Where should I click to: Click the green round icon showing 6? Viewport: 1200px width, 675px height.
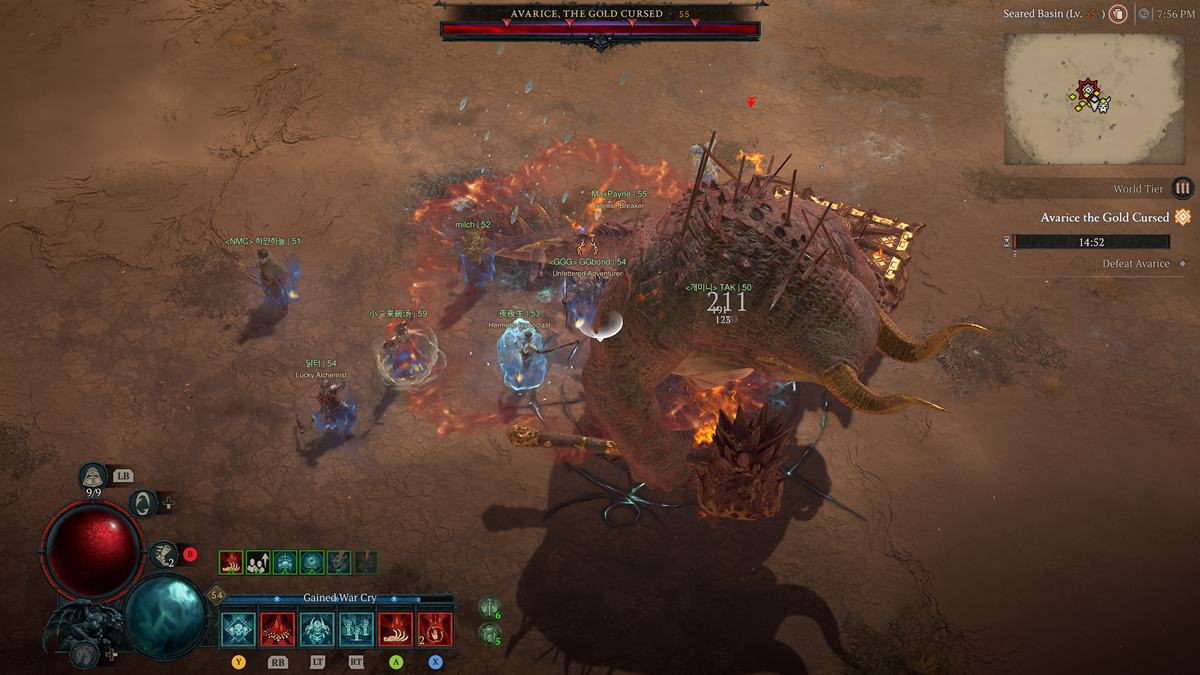489,607
